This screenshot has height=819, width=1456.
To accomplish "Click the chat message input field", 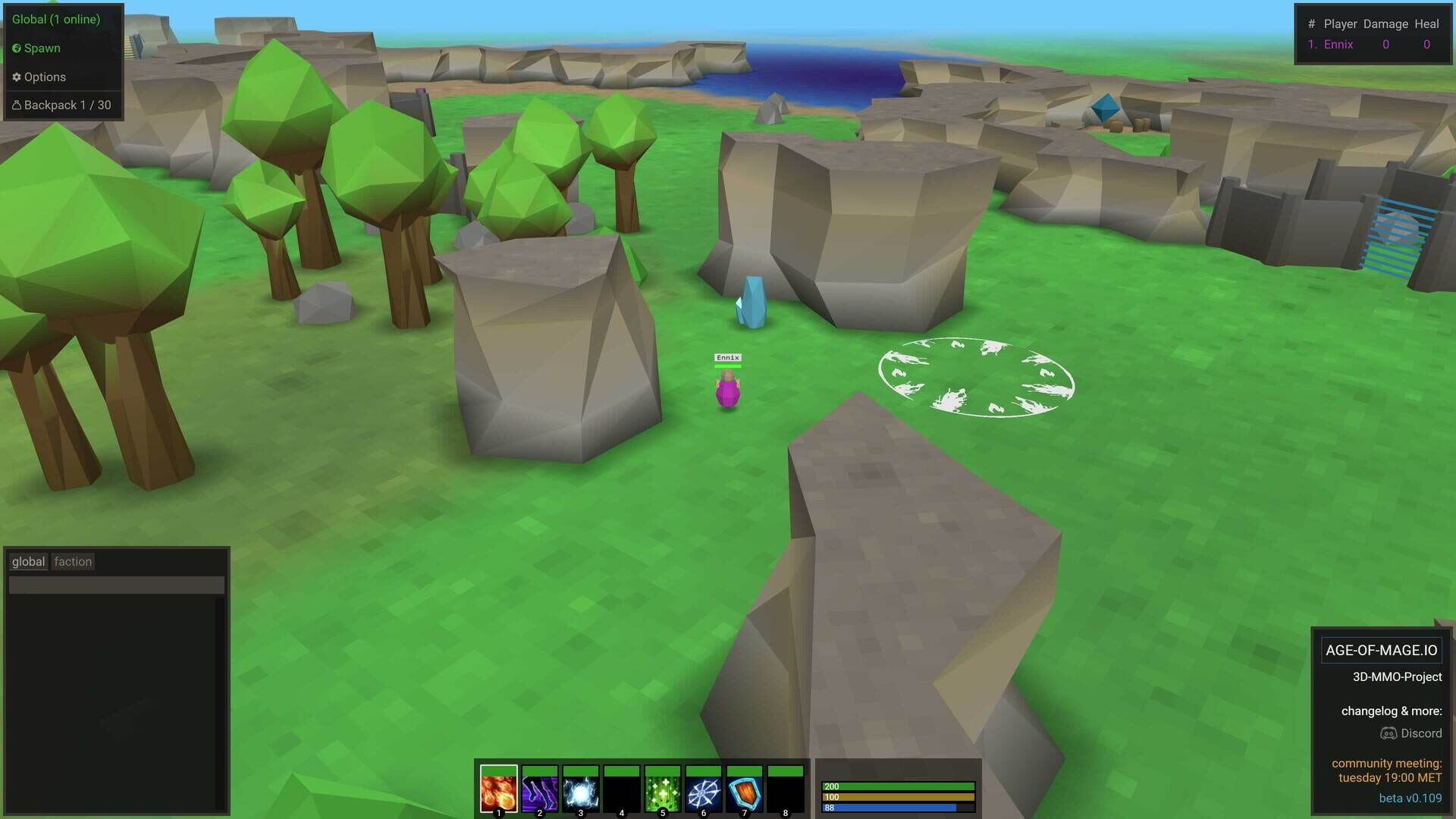I will pyautogui.click(x=115, y=585).
